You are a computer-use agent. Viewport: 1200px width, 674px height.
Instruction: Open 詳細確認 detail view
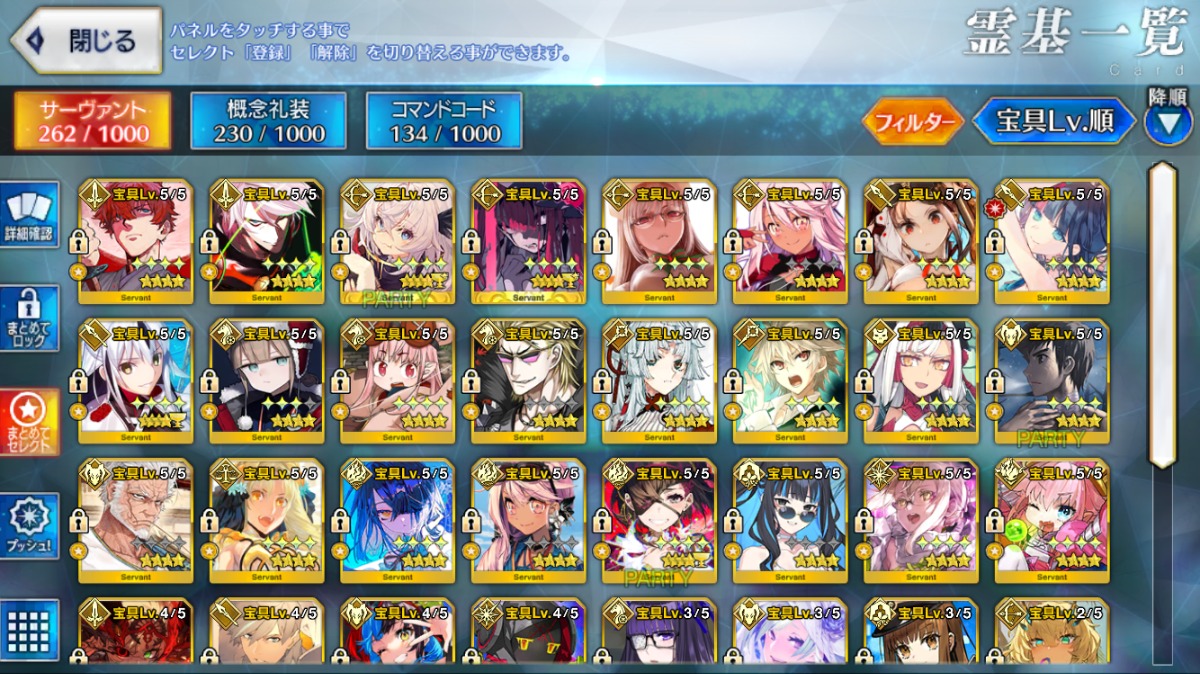click(x=29, y=215)
